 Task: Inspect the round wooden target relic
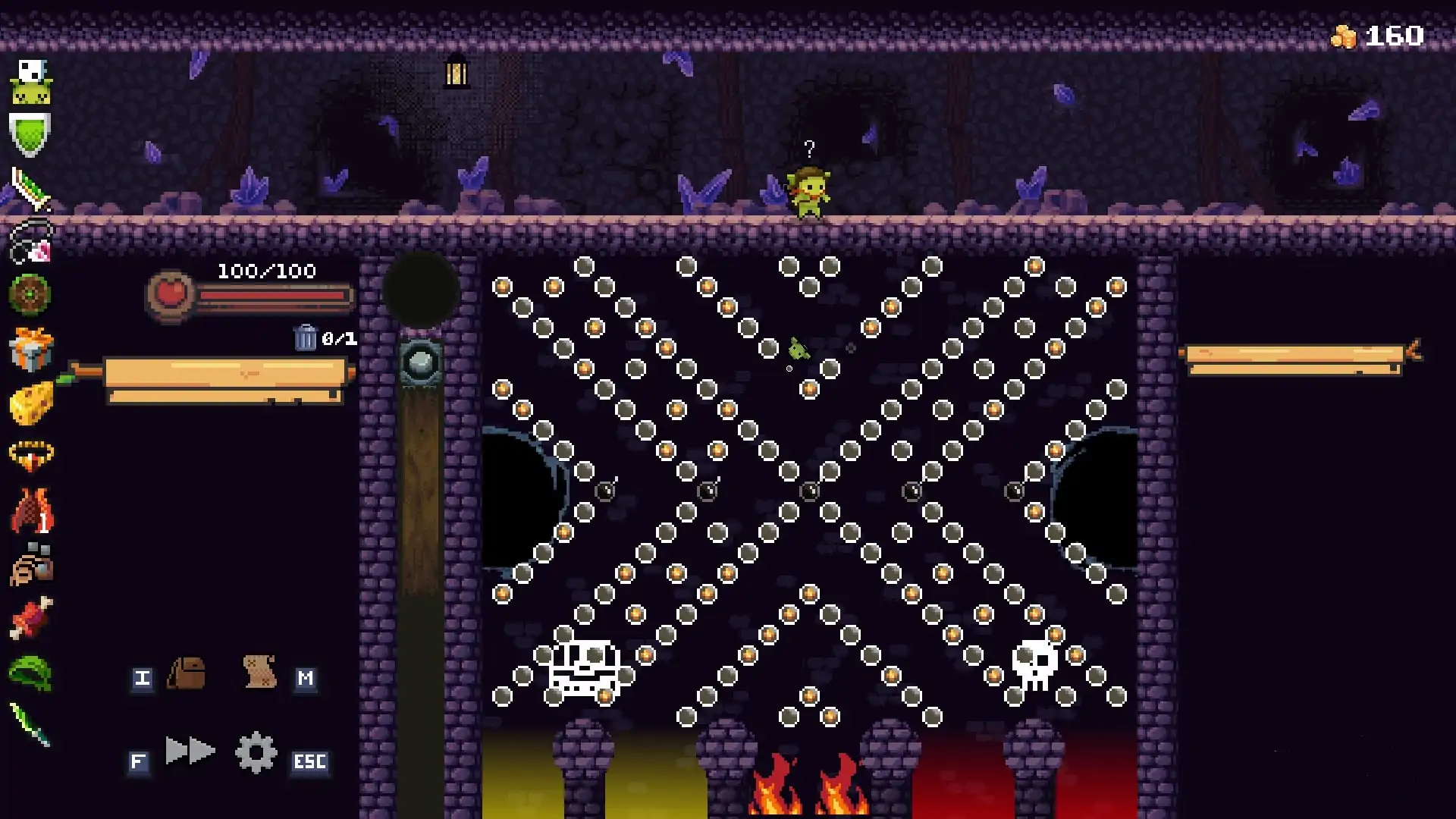(x=30, y=294)
